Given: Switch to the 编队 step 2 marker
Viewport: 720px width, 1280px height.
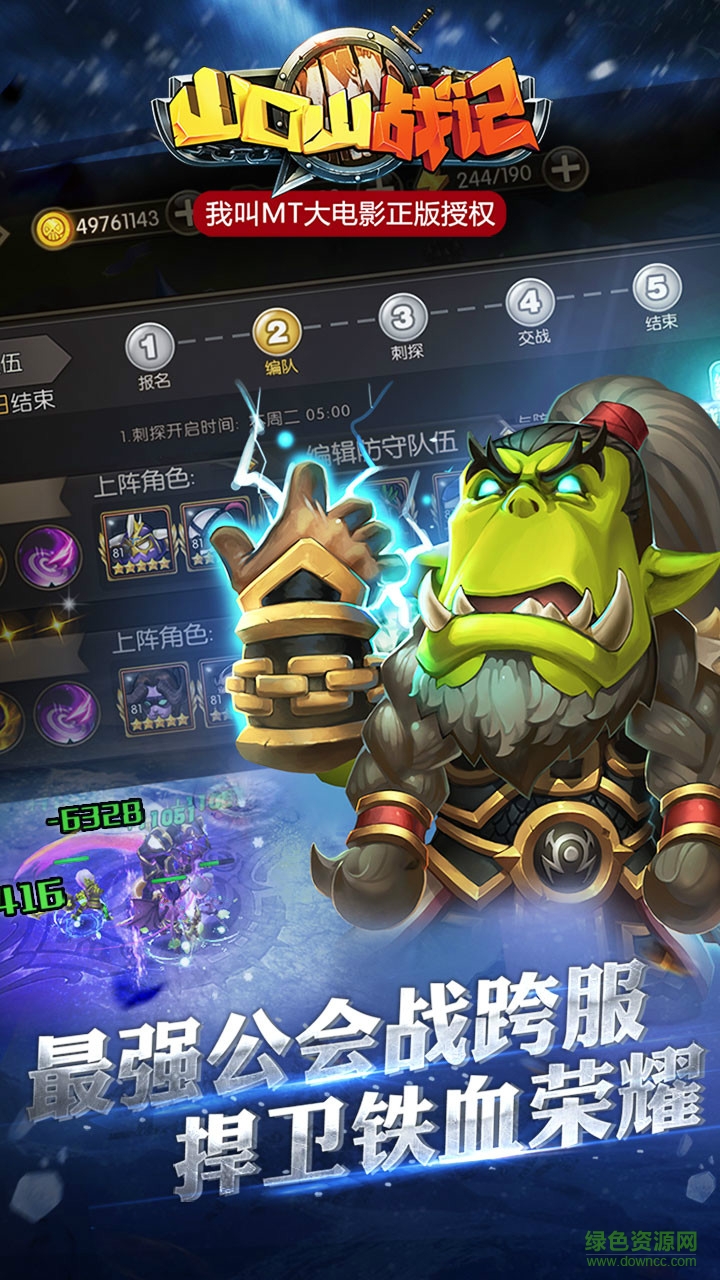Looking at the screenshot, I should click(x=276, y=331).
